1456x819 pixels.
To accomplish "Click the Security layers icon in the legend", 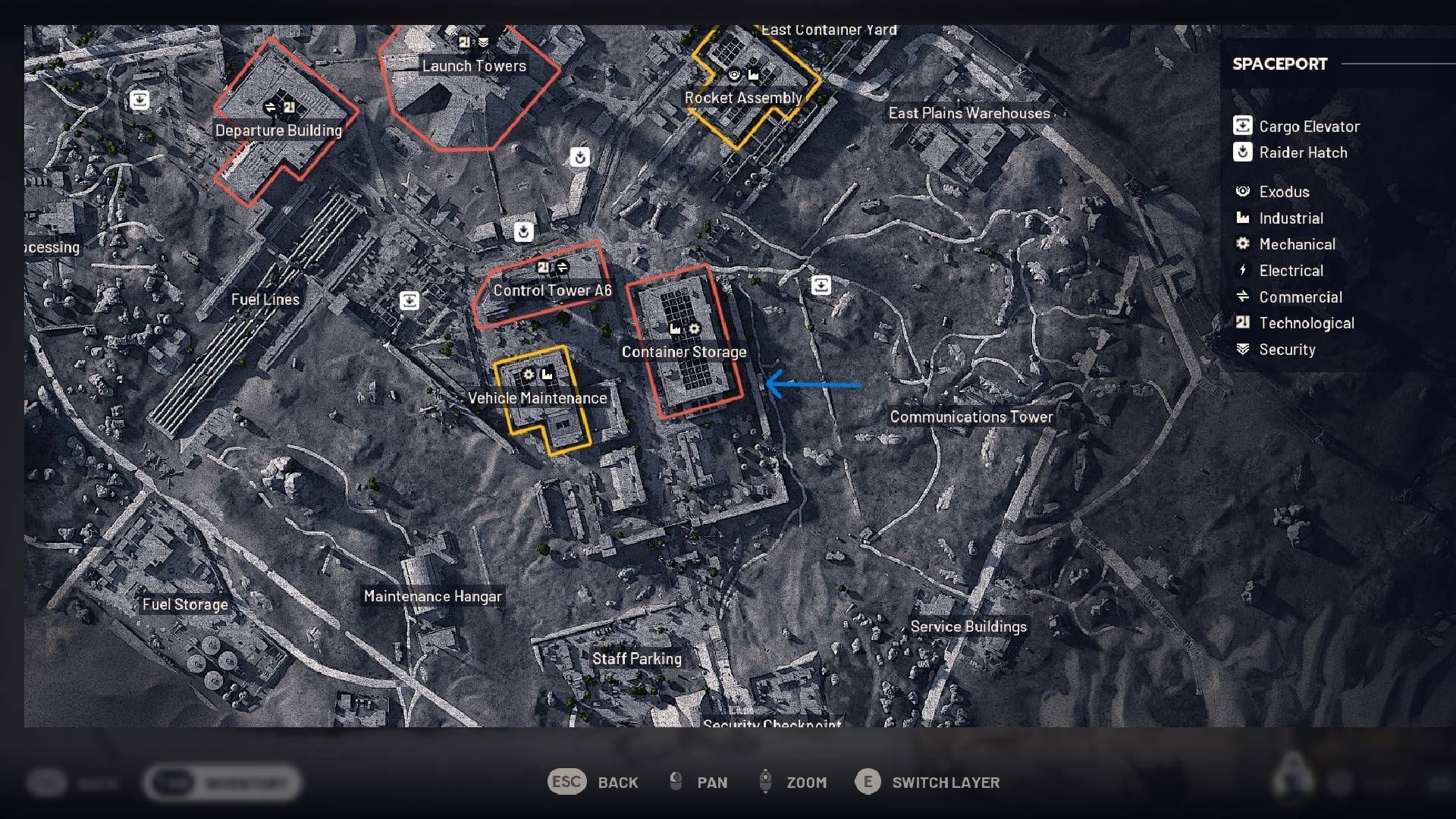I will [1242, 349].
